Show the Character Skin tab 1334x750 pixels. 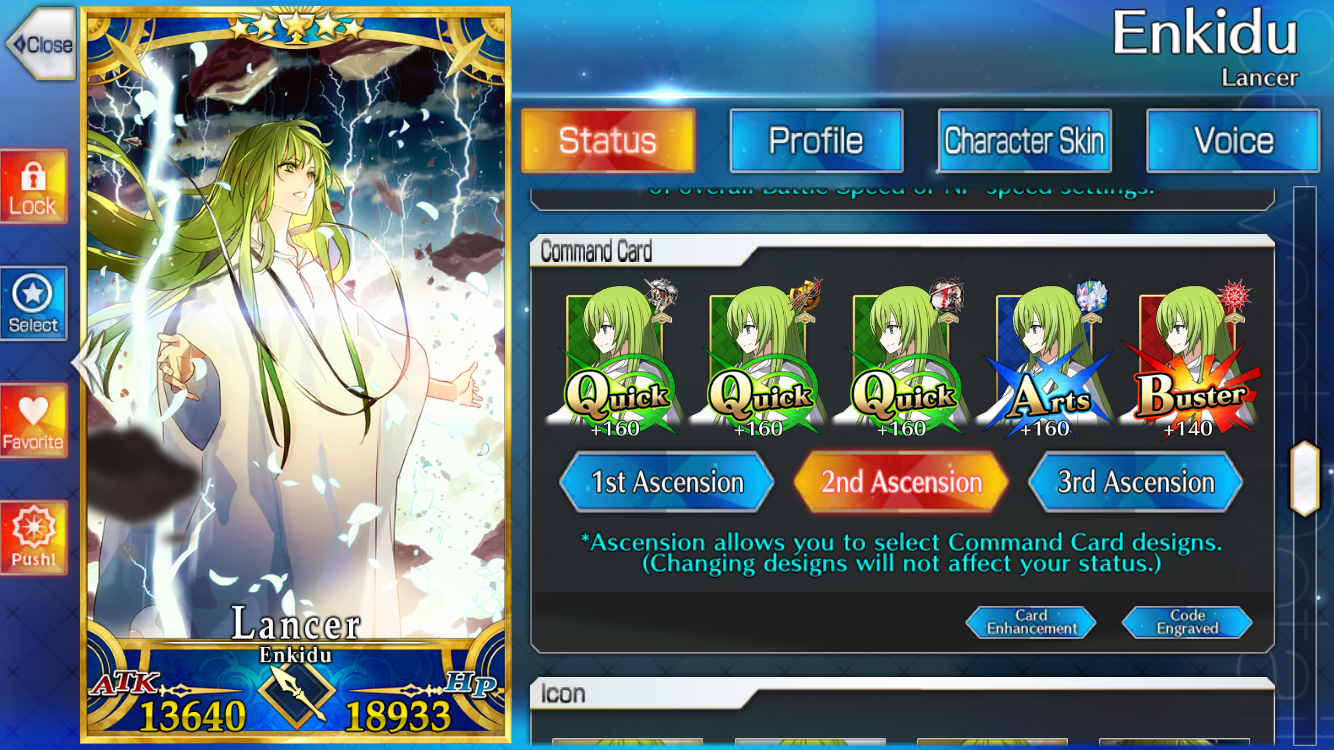click(1024, 141)
